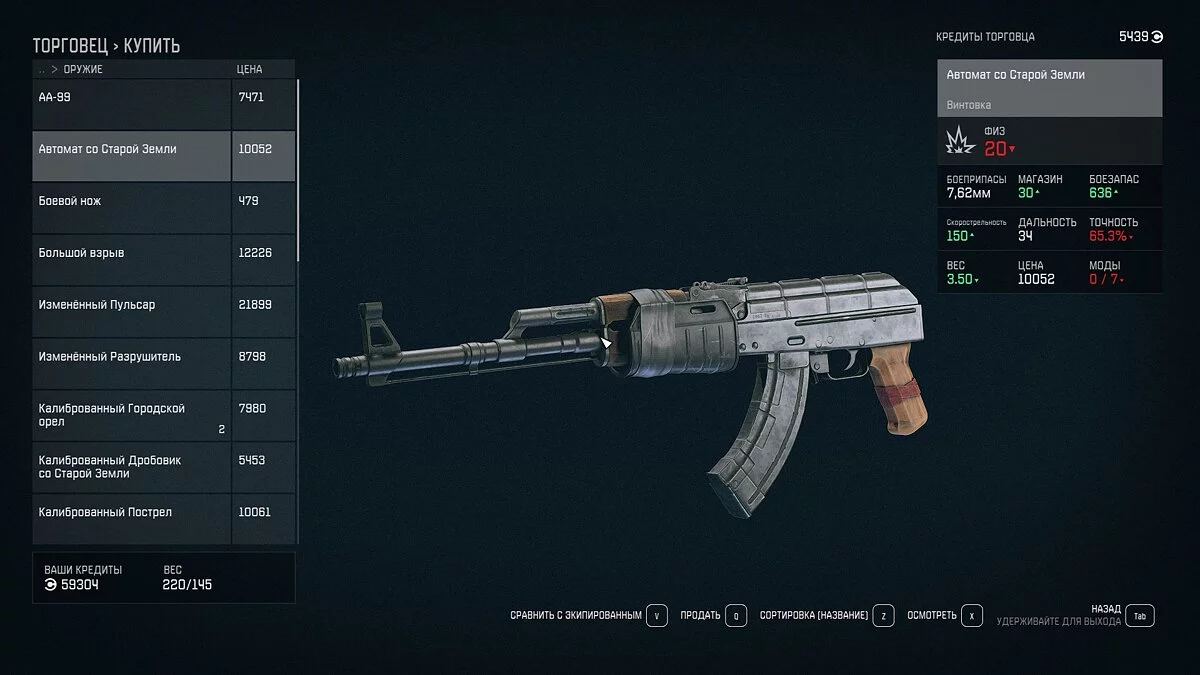
Task: Choose the Изменённый Разрушитель entry
Action: point(132,357)
